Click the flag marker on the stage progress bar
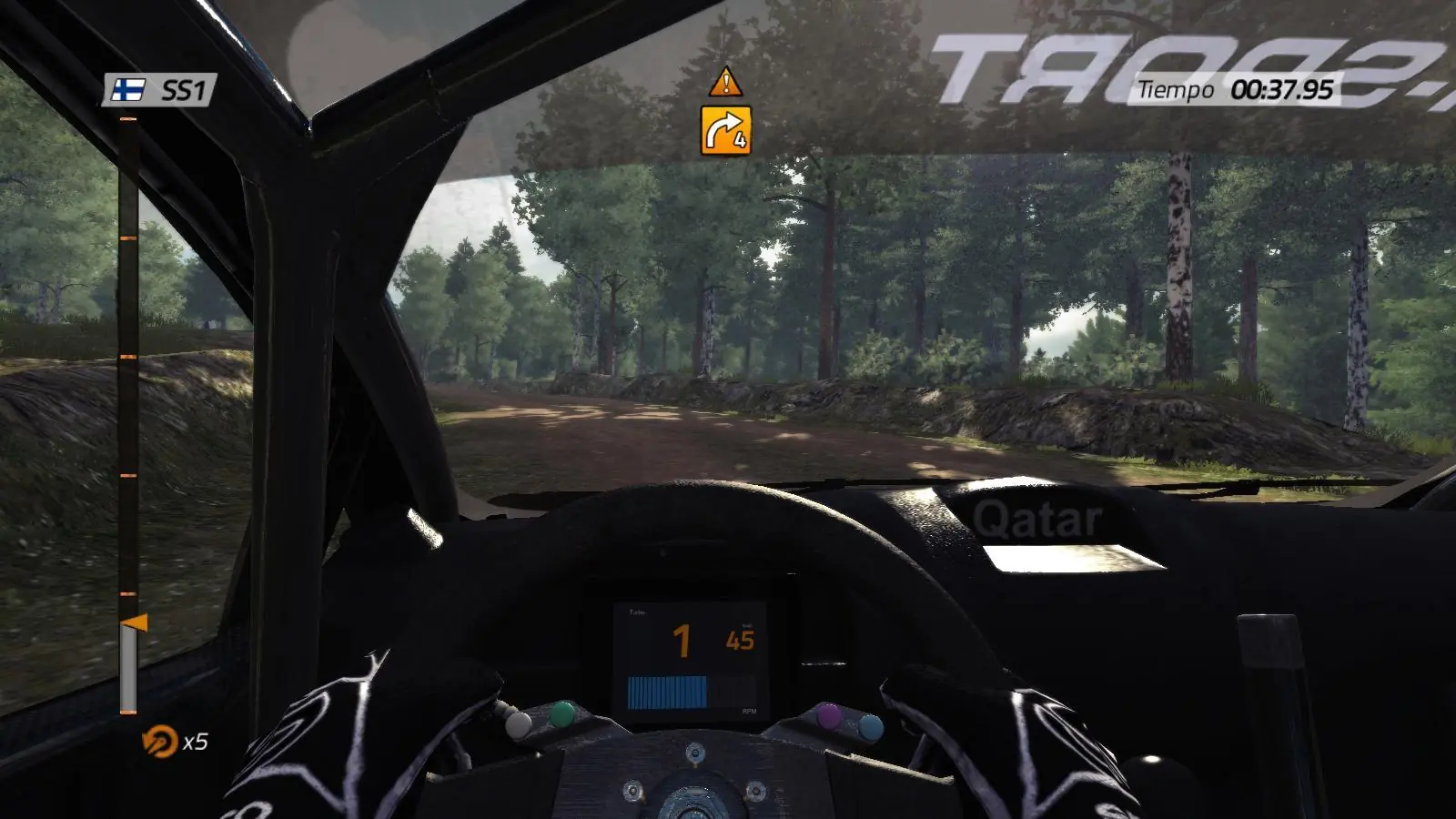This screenshot has width=1456, height=819. pos(135,623)
